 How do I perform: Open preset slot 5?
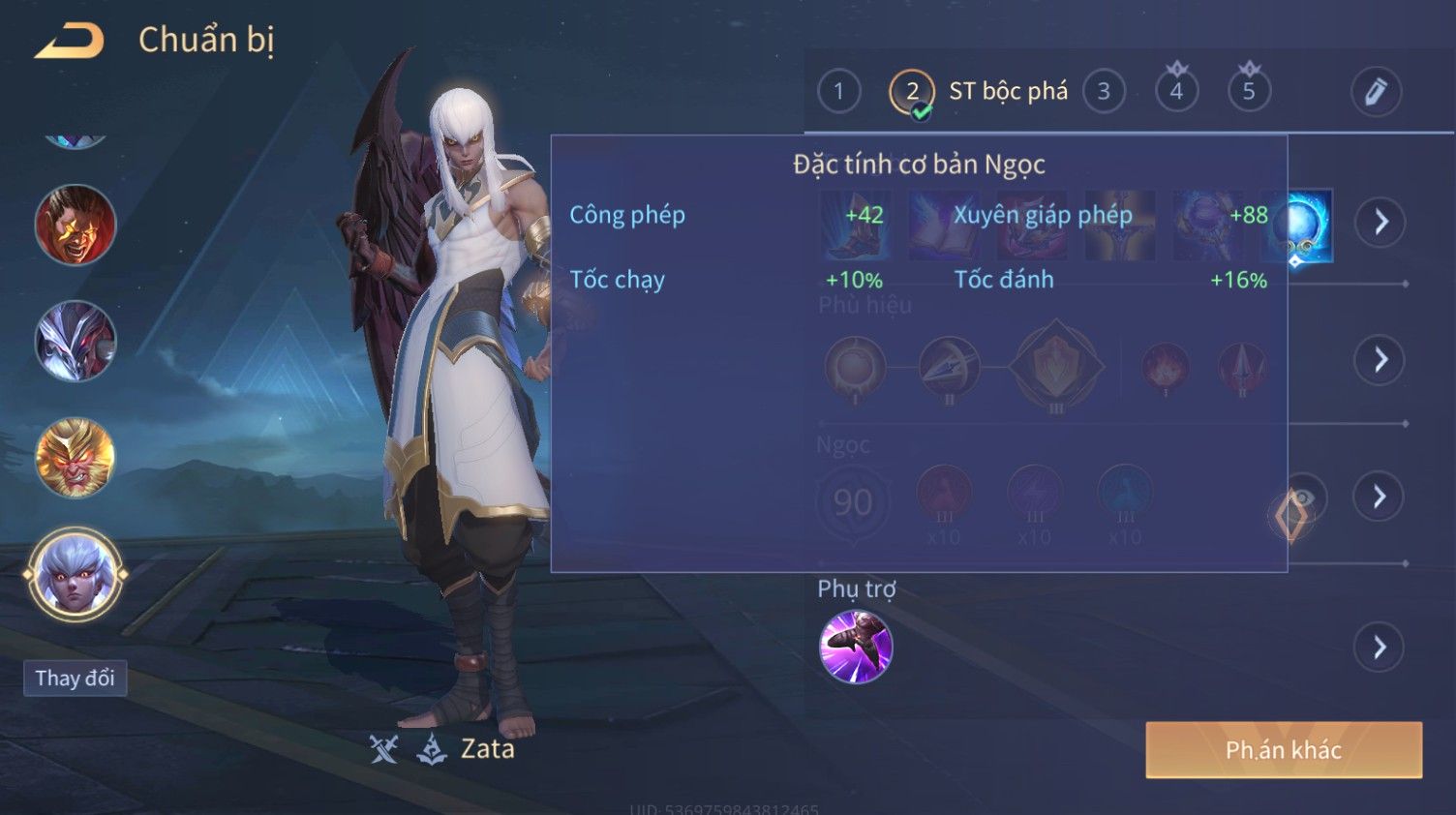(x=1249, y=92)
